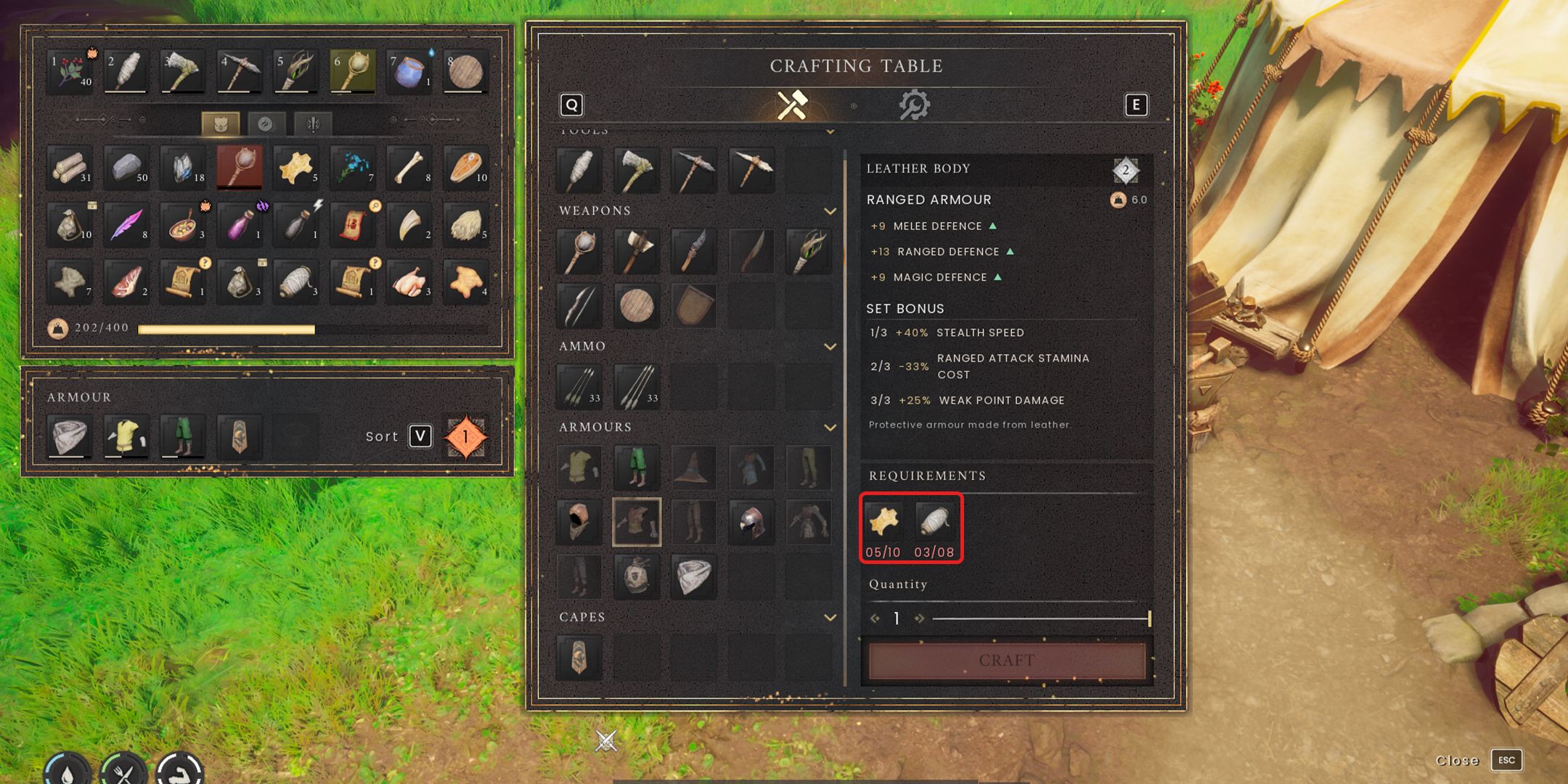Select the crossed hammer crafting tab
Viewport: 1568px width, 784px height.
pos(792,106)
